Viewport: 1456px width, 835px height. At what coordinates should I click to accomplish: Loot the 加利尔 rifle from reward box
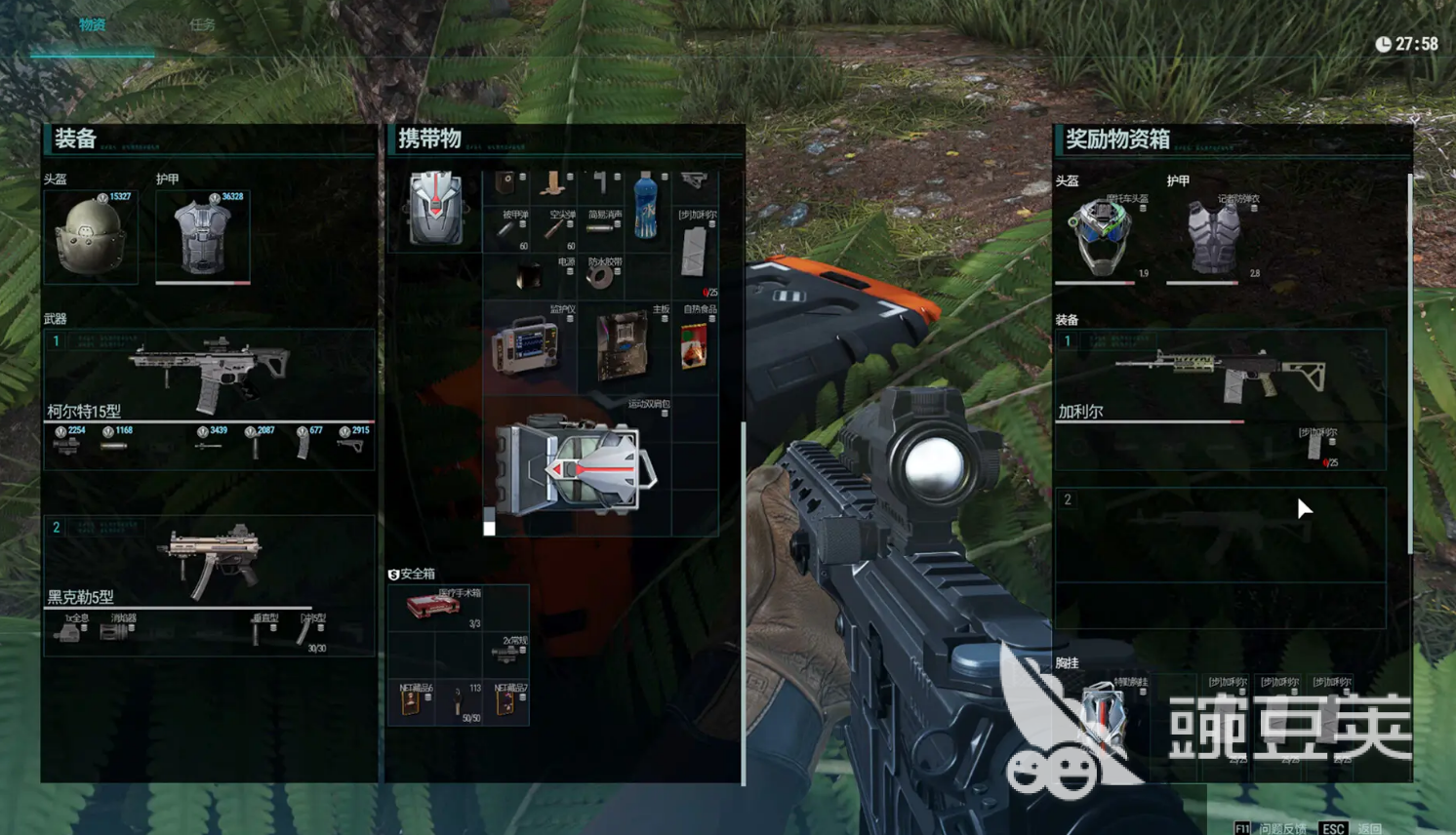(x=1220, y=376)
